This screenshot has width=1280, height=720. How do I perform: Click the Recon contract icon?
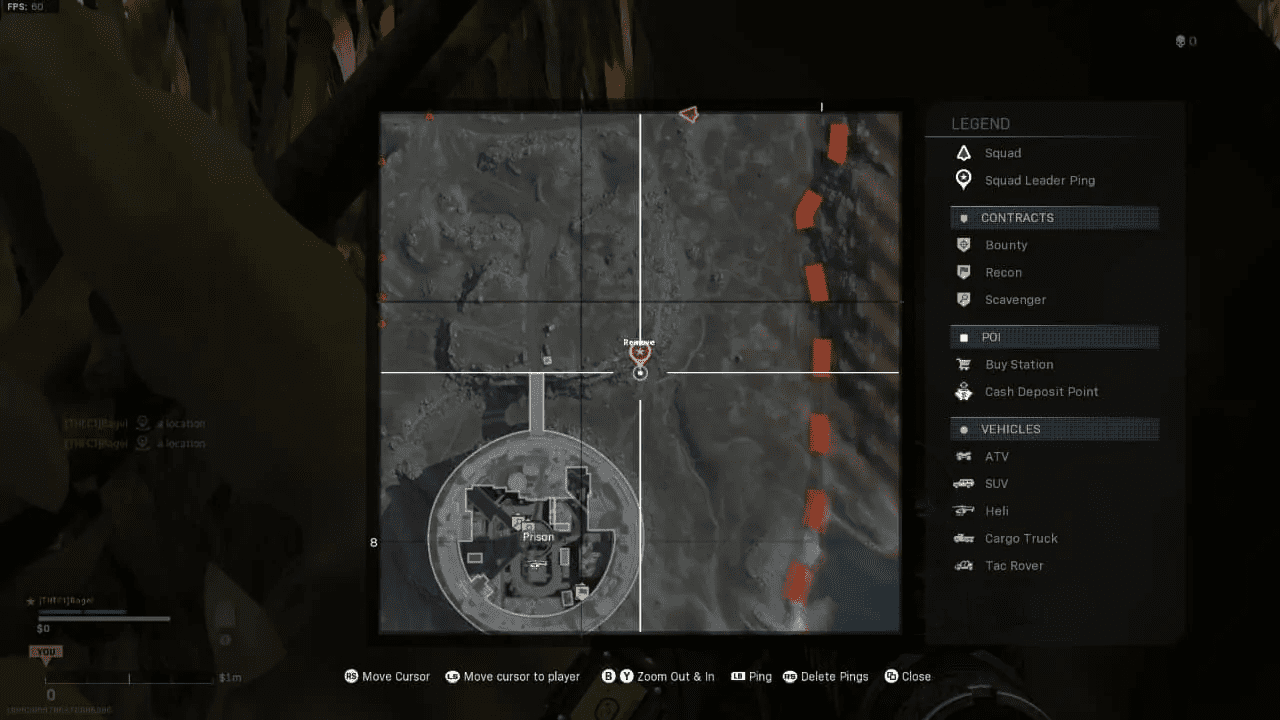[963, 272]
